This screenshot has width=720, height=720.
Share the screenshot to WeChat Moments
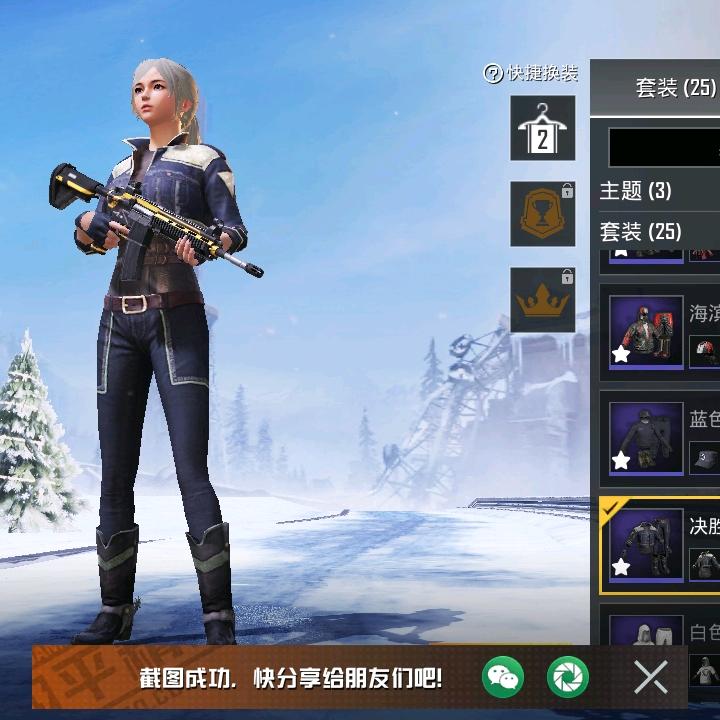[568, 678]
